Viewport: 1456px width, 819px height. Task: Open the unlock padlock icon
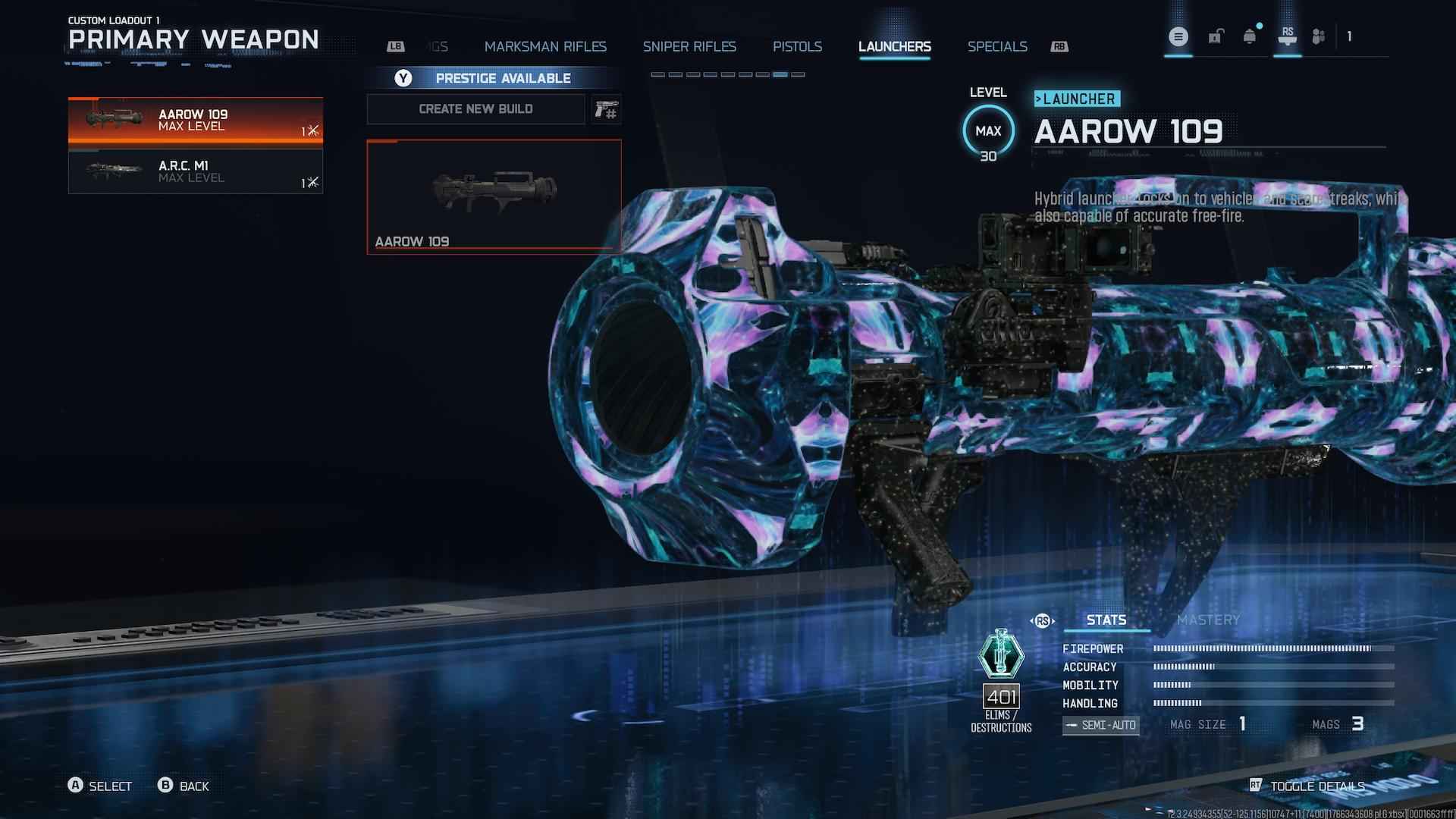[1216, 36]
